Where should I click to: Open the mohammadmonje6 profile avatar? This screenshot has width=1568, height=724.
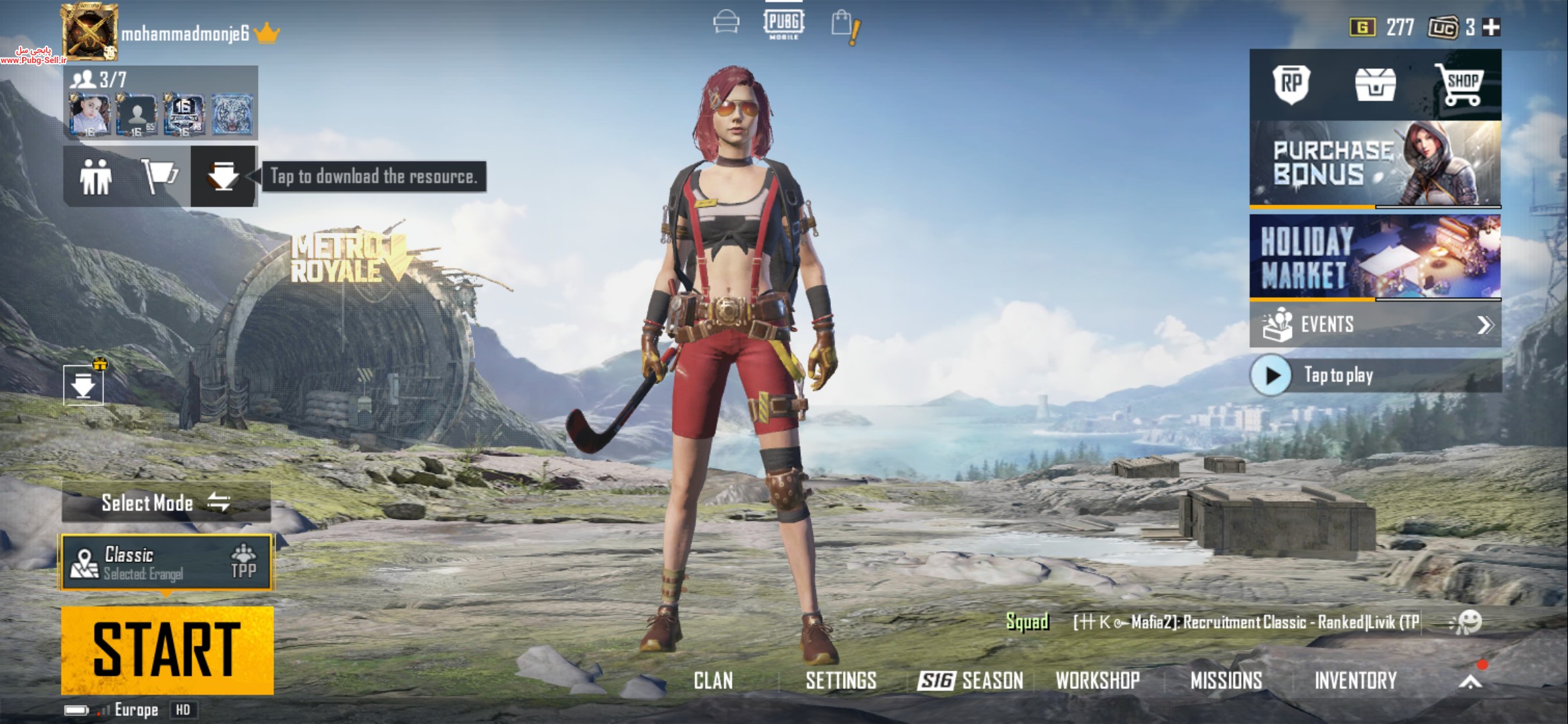pyautogui.click(x=90, y=32)
